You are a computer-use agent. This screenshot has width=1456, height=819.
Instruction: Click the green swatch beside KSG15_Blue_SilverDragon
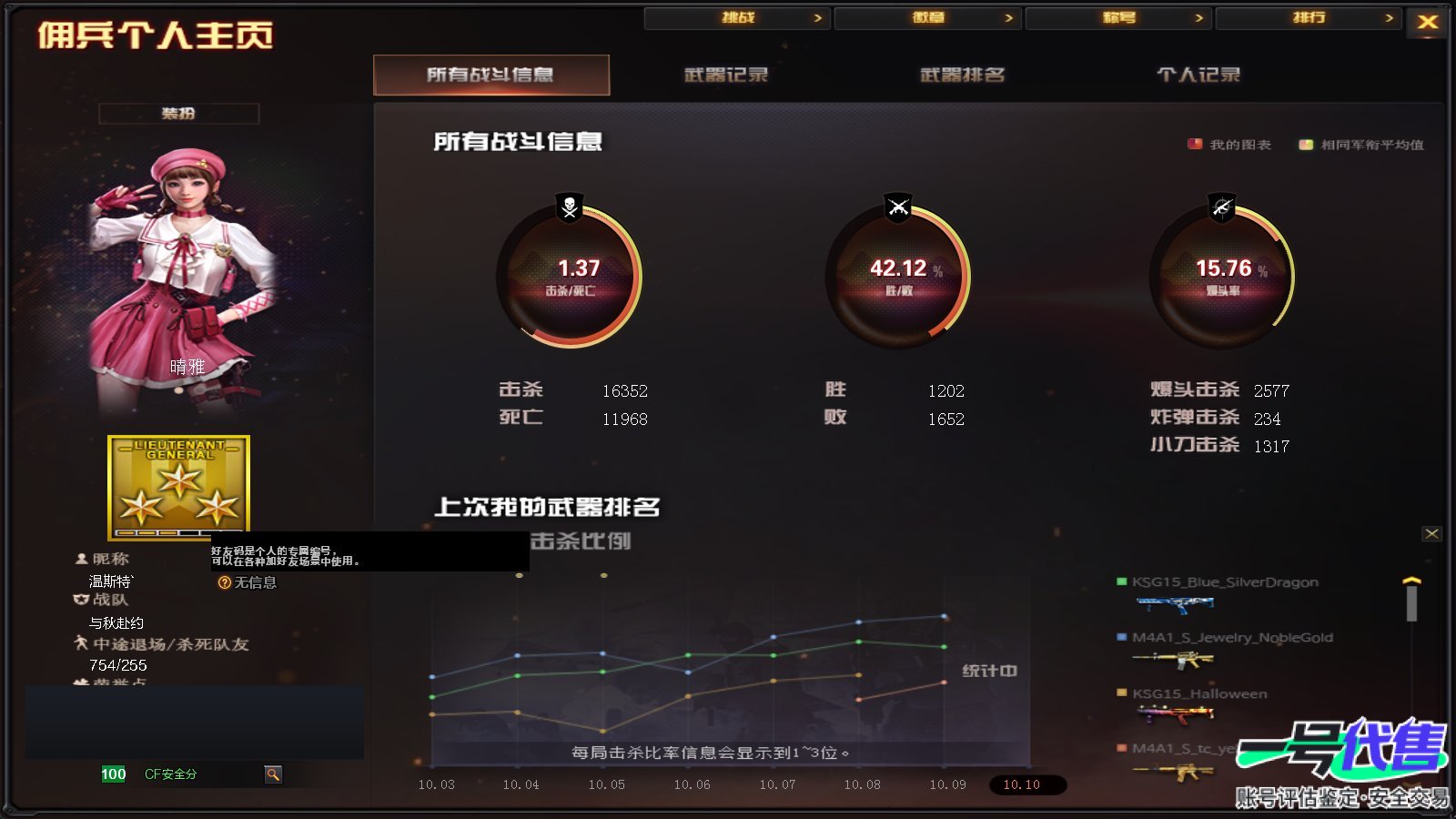(x=1120, y=581)
